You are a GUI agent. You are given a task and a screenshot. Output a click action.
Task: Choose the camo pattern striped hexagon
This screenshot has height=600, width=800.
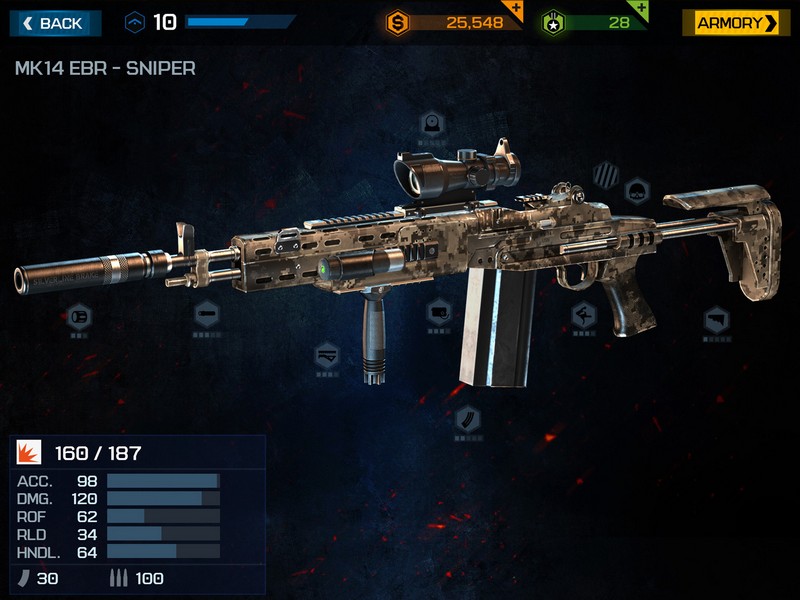click(x=606, y=174)
